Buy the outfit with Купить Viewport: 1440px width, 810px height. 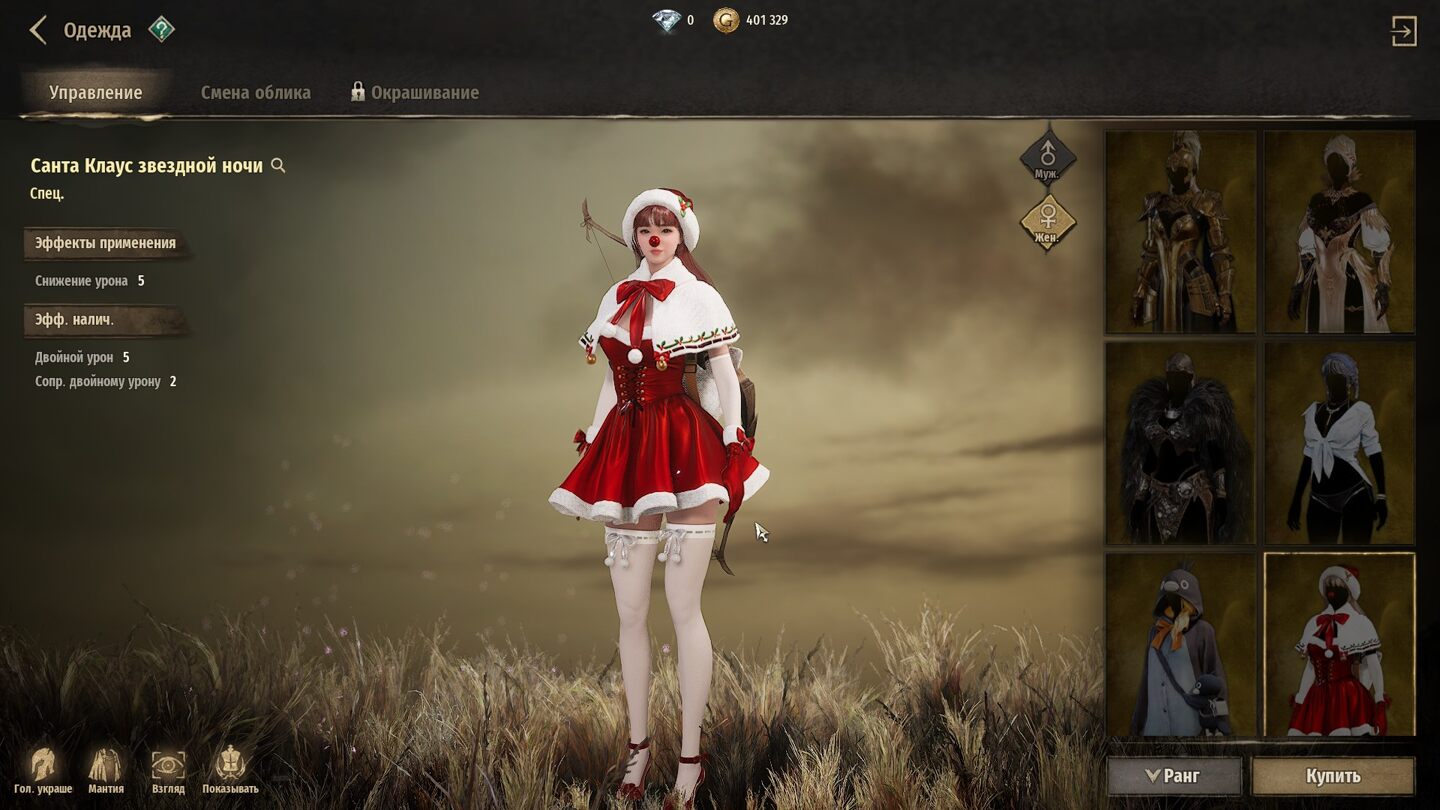point(1333,776)
